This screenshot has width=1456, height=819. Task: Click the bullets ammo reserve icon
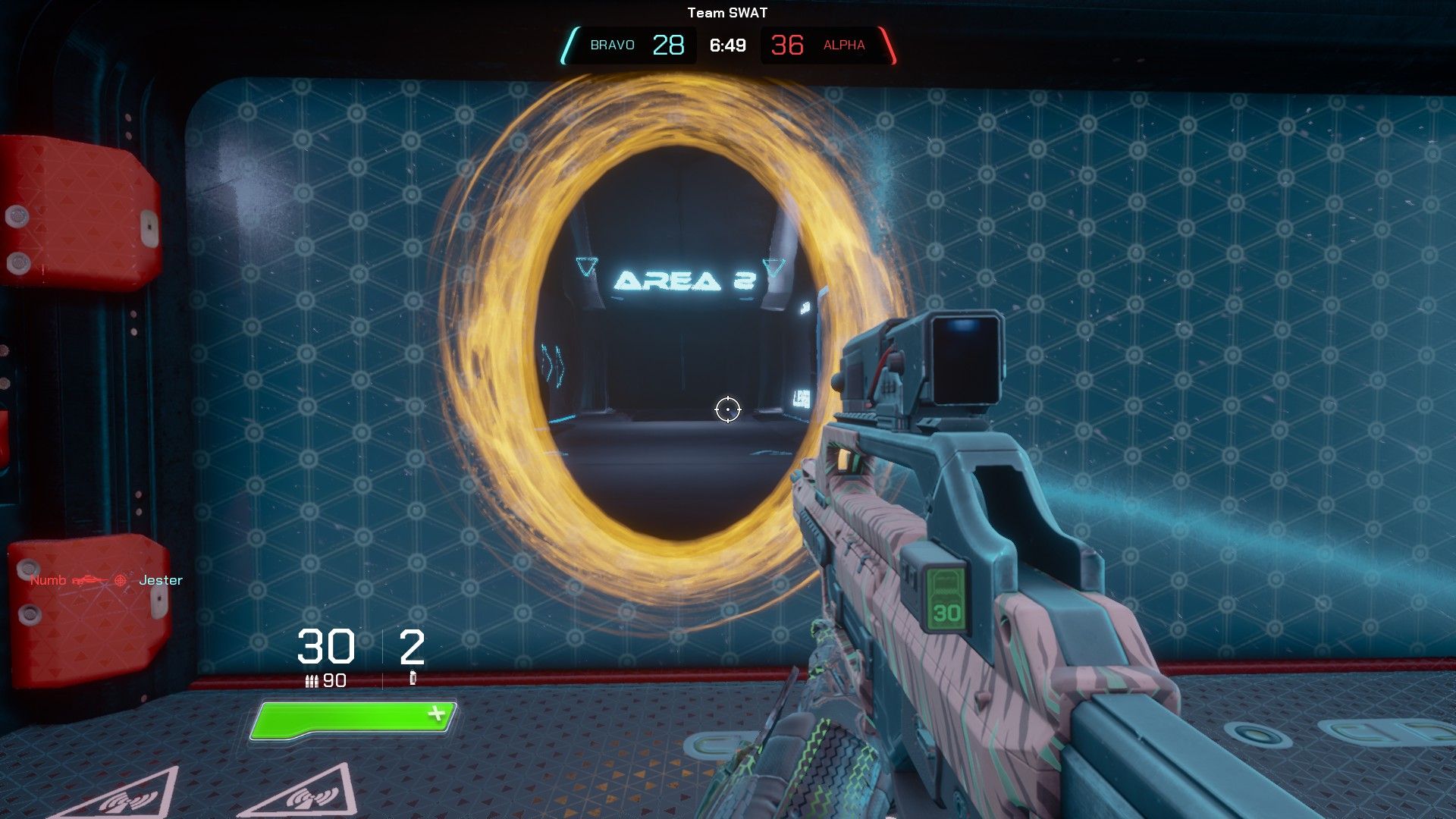(x=312, y=681)
